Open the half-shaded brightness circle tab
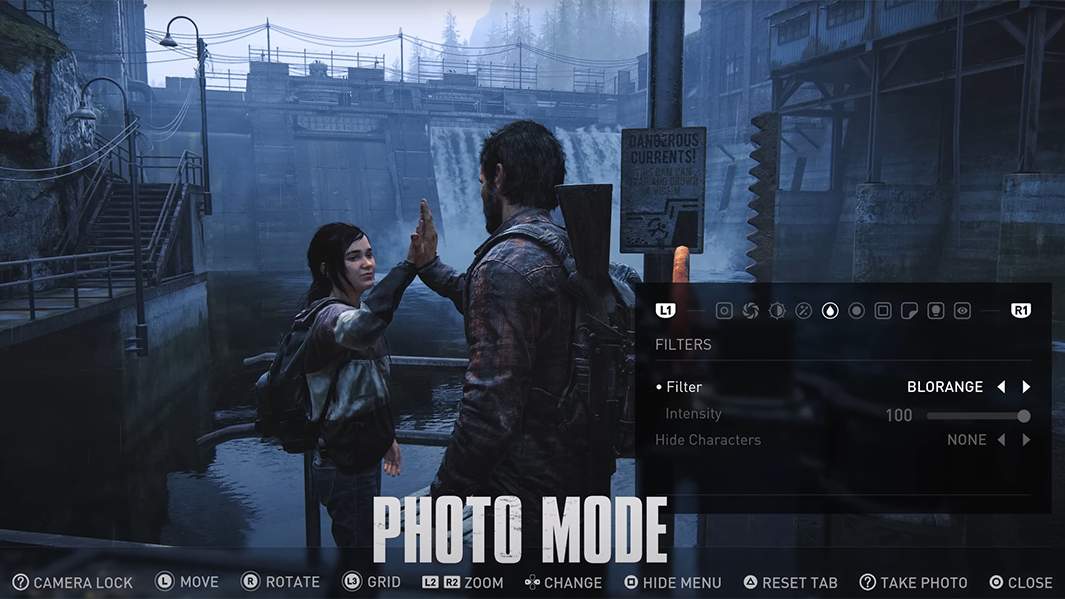The image size is (1065, 599). point(777,311)
